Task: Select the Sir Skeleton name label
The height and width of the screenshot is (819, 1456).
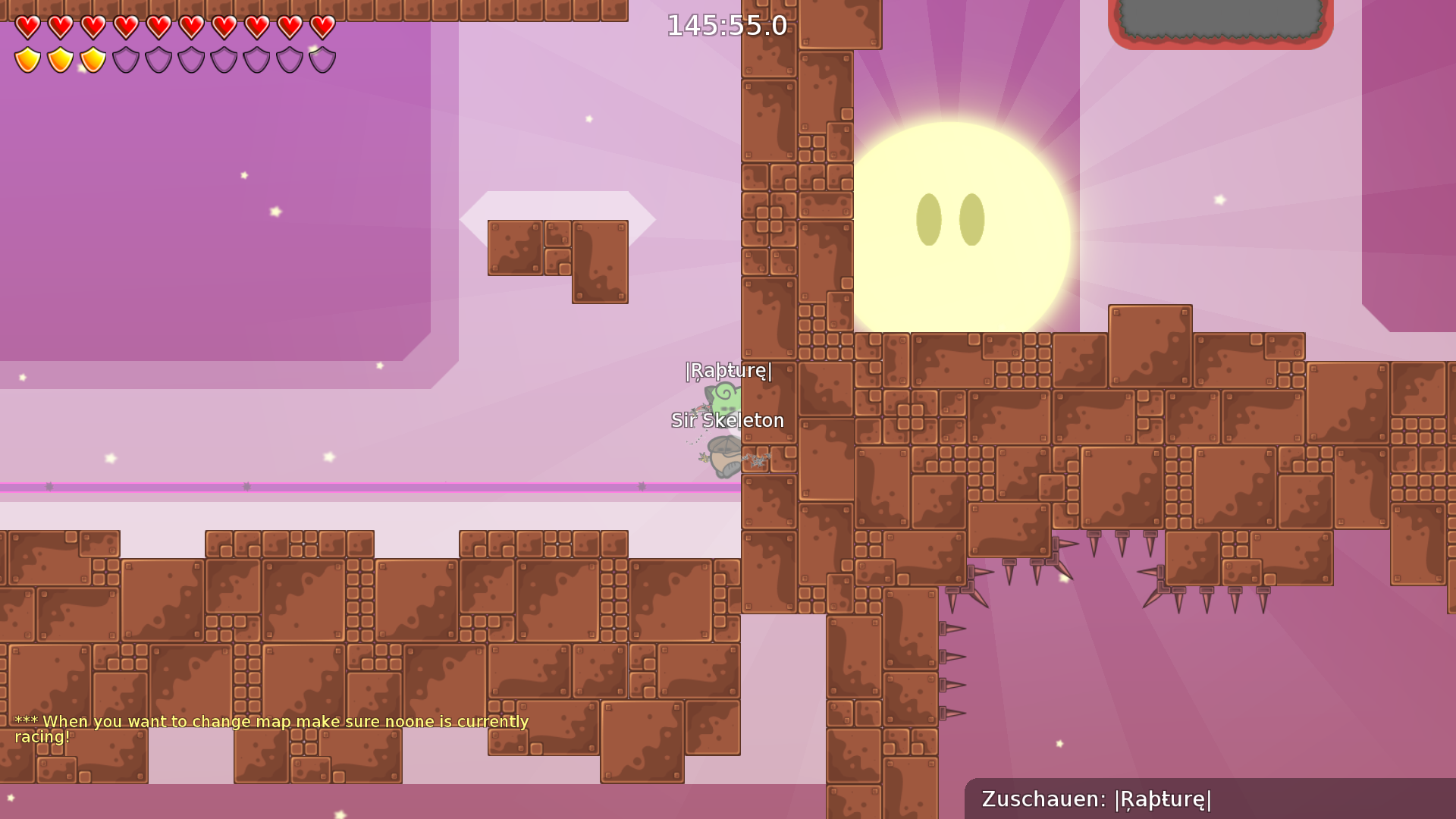Action: [x=727, y=420]
